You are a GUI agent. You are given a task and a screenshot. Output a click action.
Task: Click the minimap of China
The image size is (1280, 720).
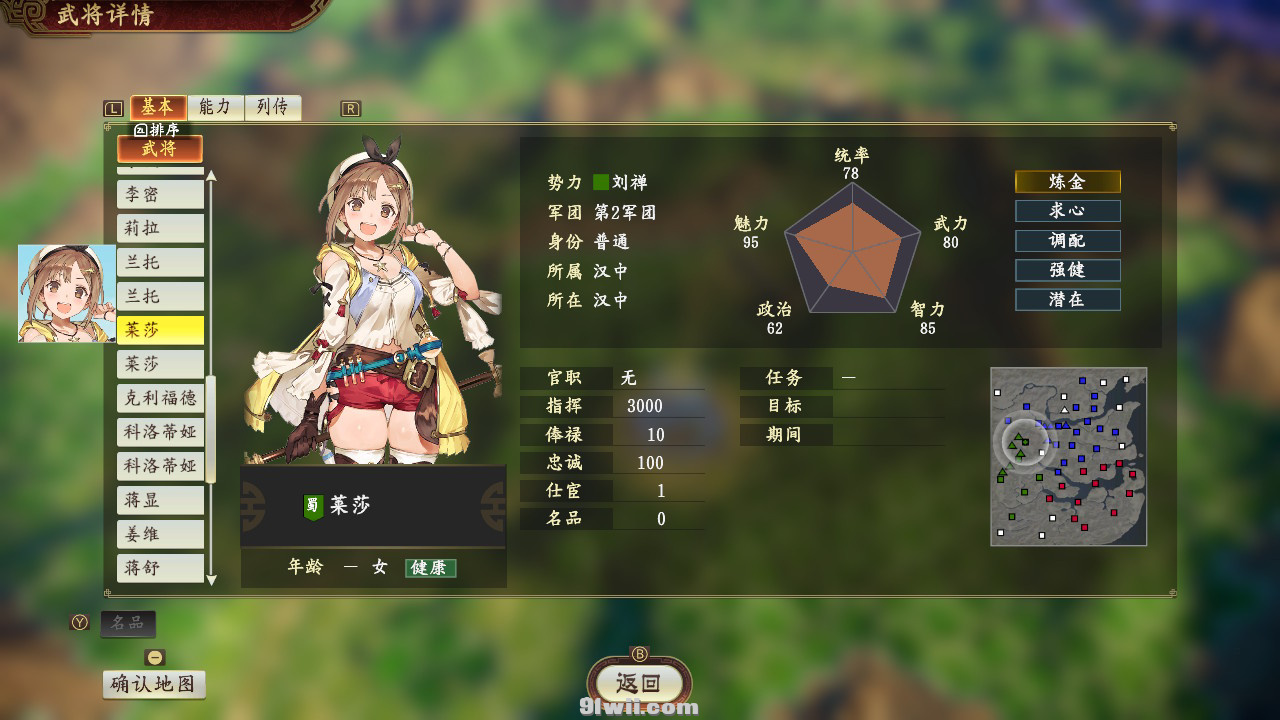coord(1068,456)
